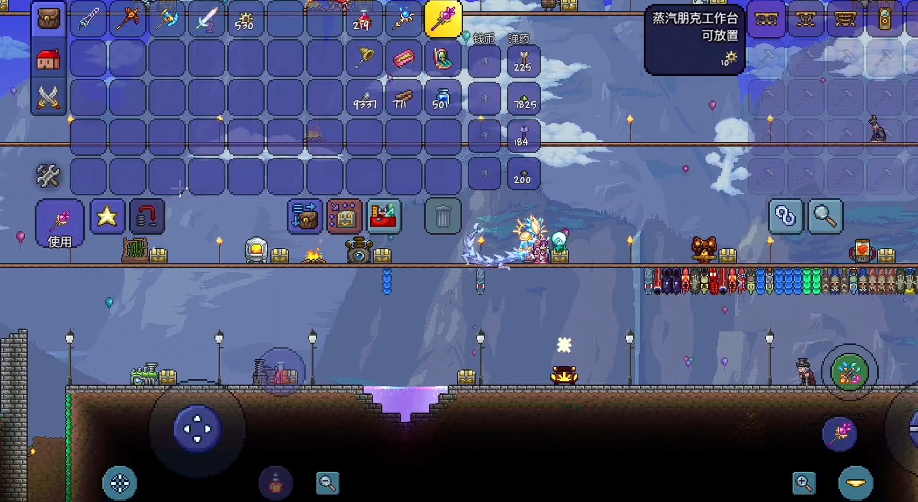This screenshot has width=918, height=502.
Task: Sort inventory with the chest grid button
Action: (344, 215)
